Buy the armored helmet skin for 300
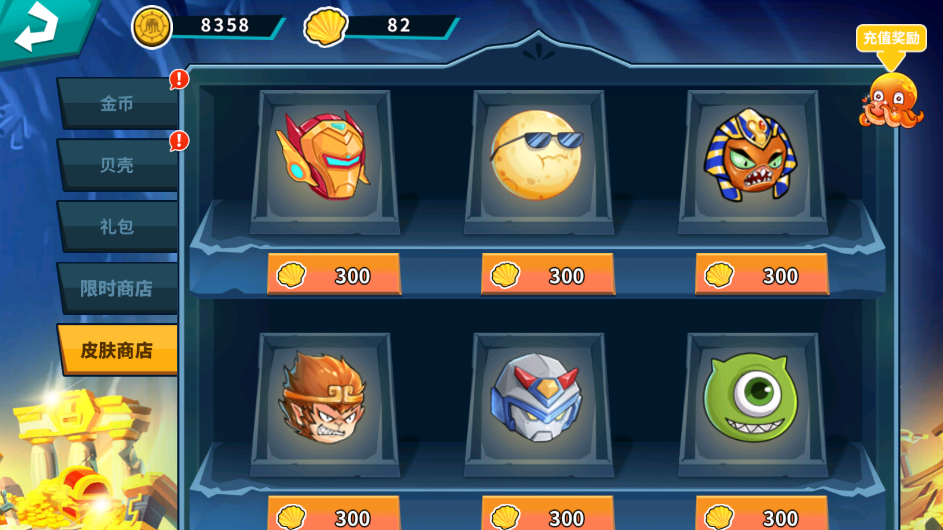The height and width of the screenshot is (530, 943). (x=334, y=274)
